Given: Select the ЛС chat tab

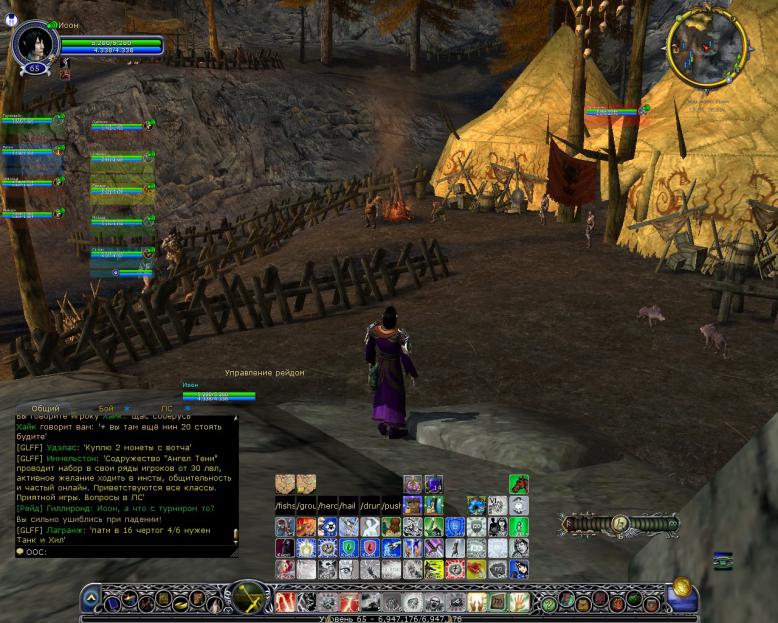Looking at the screenshot, I should coord(166,408).
